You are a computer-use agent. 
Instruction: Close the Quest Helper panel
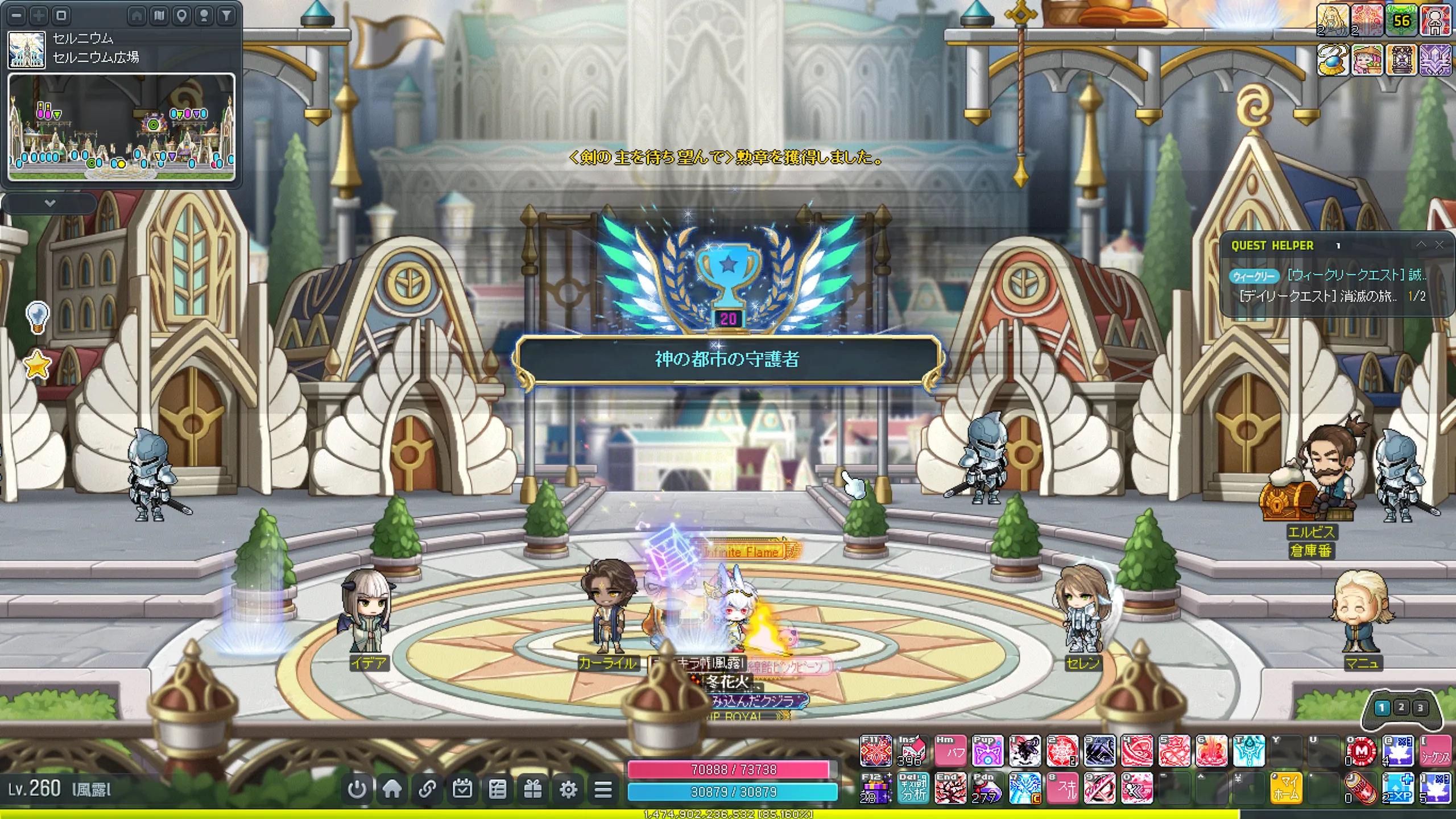pos(1439,245)
